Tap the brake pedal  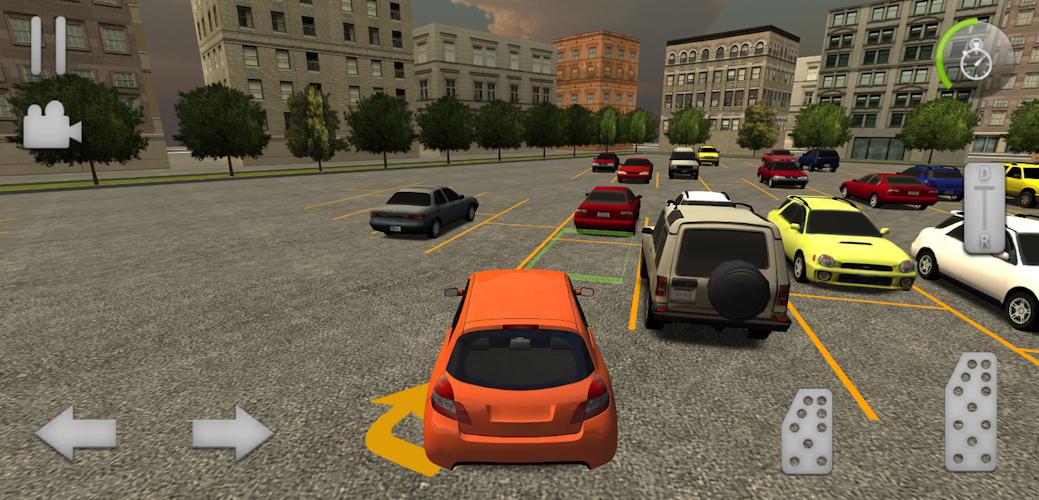tap(807, 431)
